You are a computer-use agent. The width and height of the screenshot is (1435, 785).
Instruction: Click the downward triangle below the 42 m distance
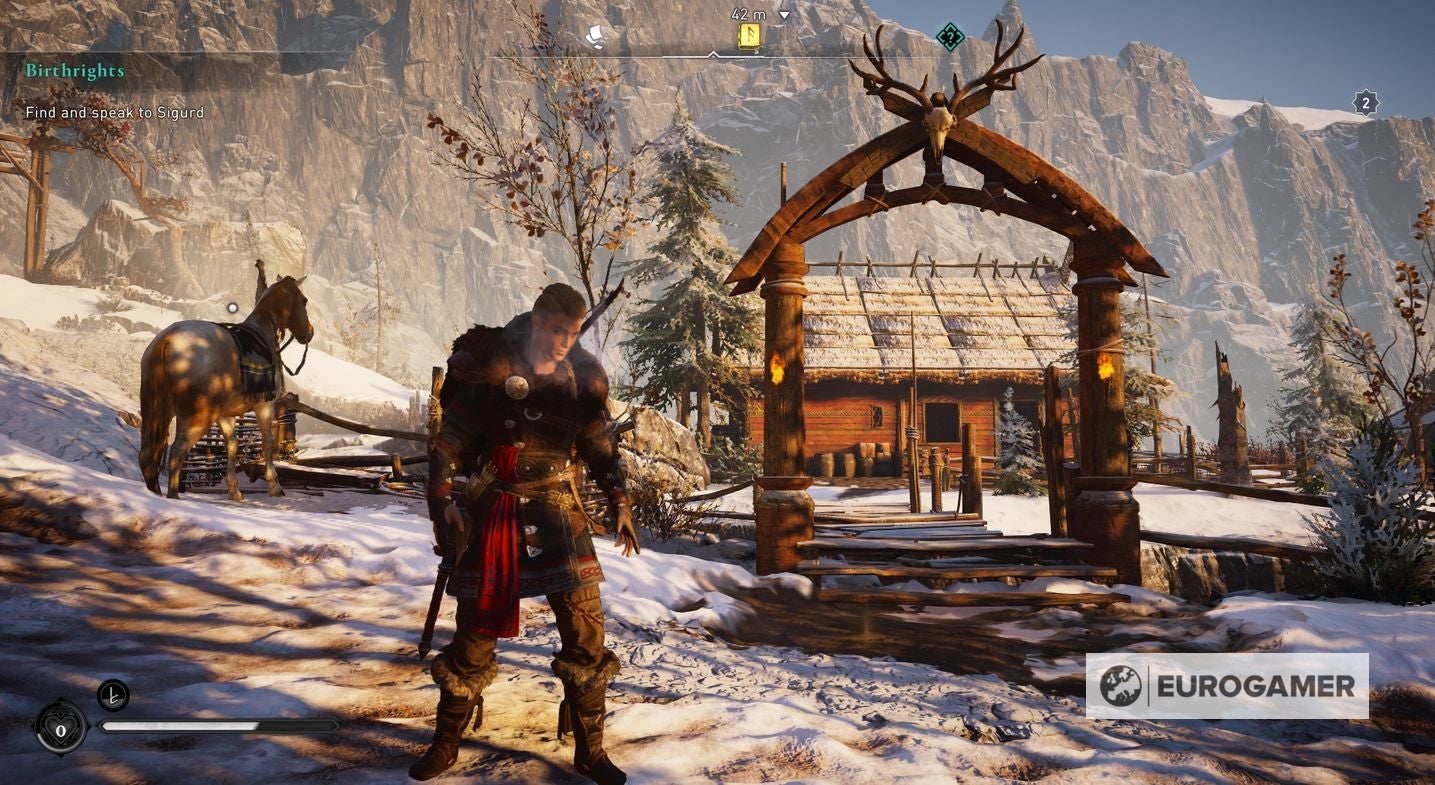[784, 16]
